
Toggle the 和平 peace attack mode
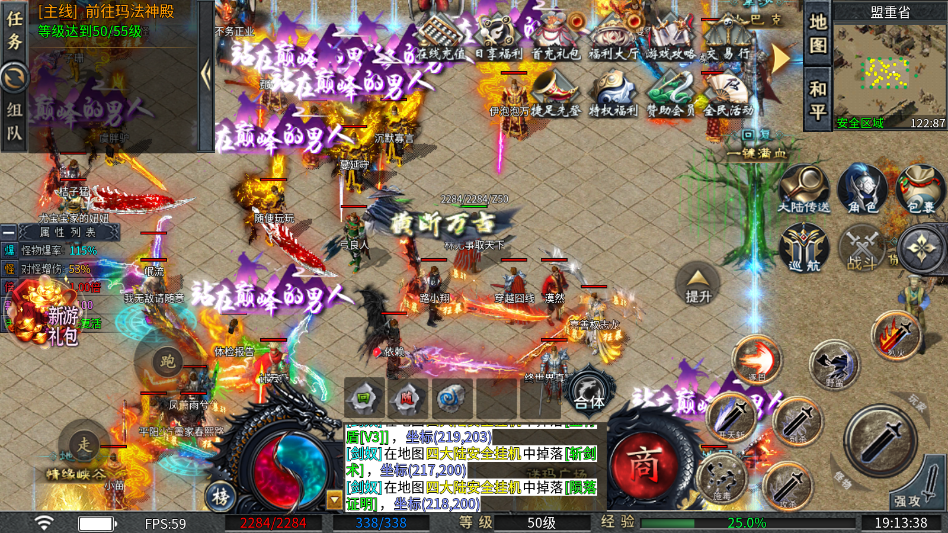point(818,98)
